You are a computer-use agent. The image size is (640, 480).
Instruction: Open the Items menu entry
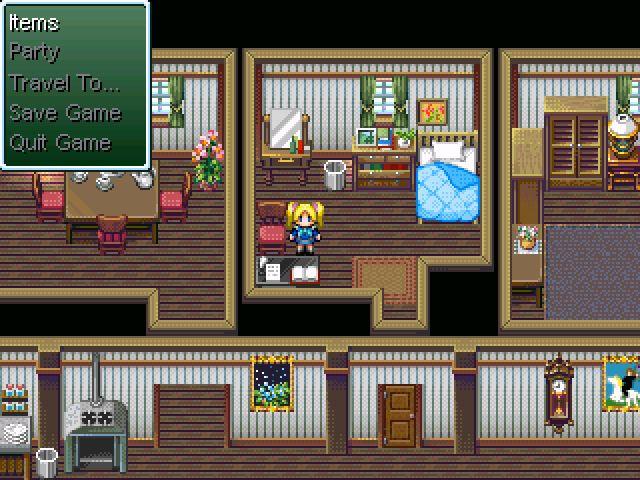click(x=35, y=23)
